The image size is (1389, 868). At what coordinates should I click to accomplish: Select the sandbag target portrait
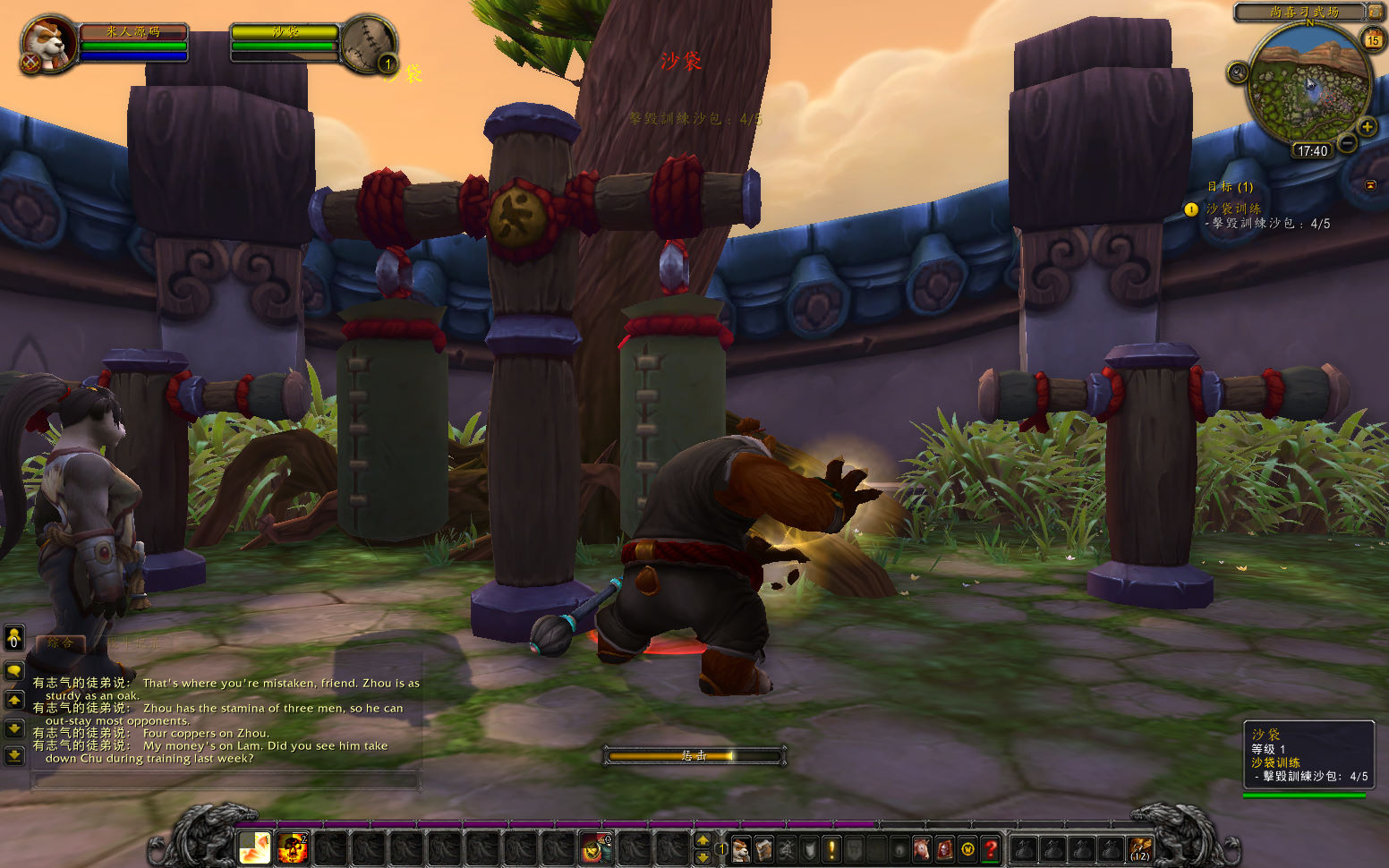(x=367, y=42)
